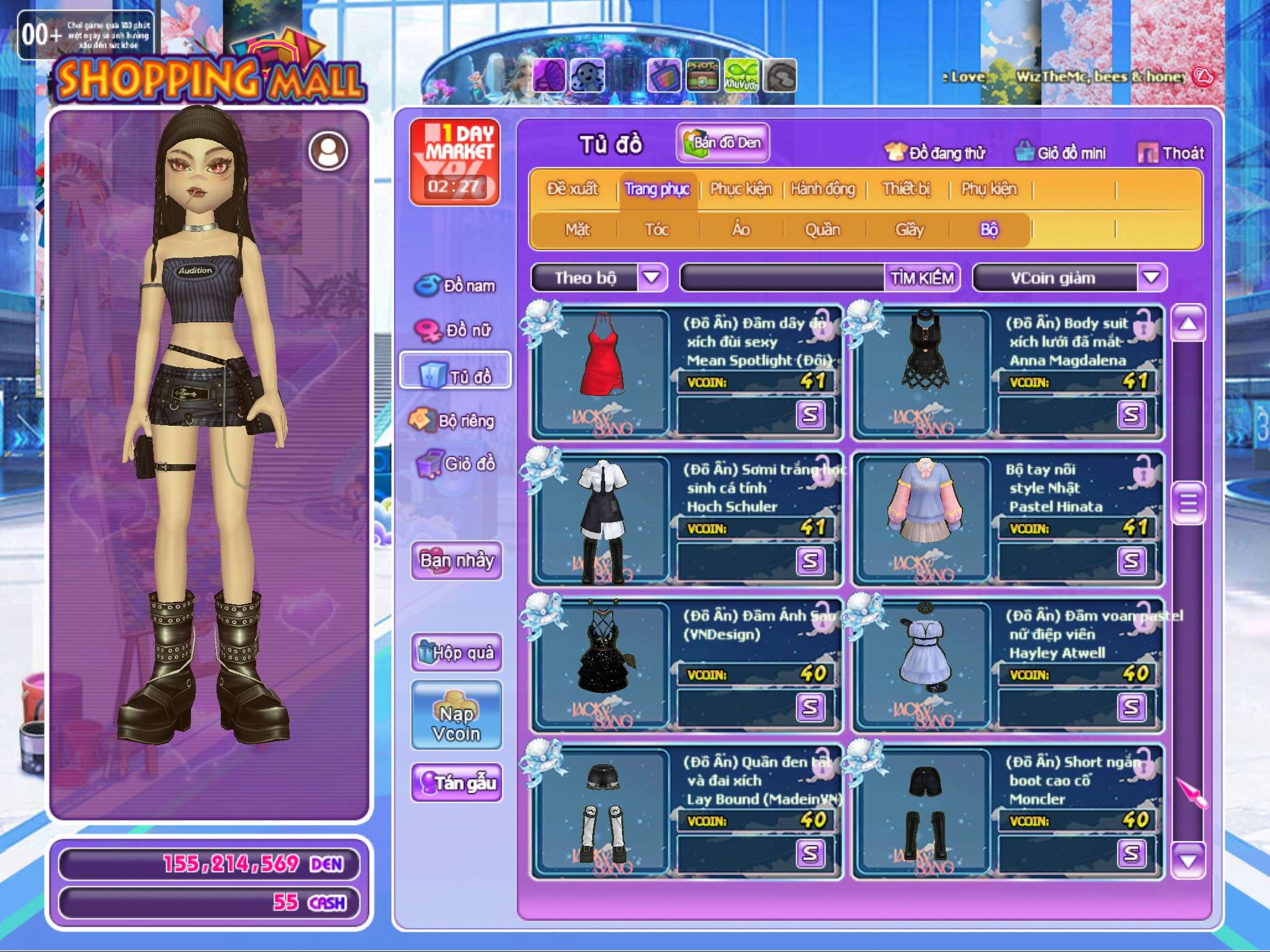Select the red Mean Spotlight dress thumbnail

click(602, 371)
